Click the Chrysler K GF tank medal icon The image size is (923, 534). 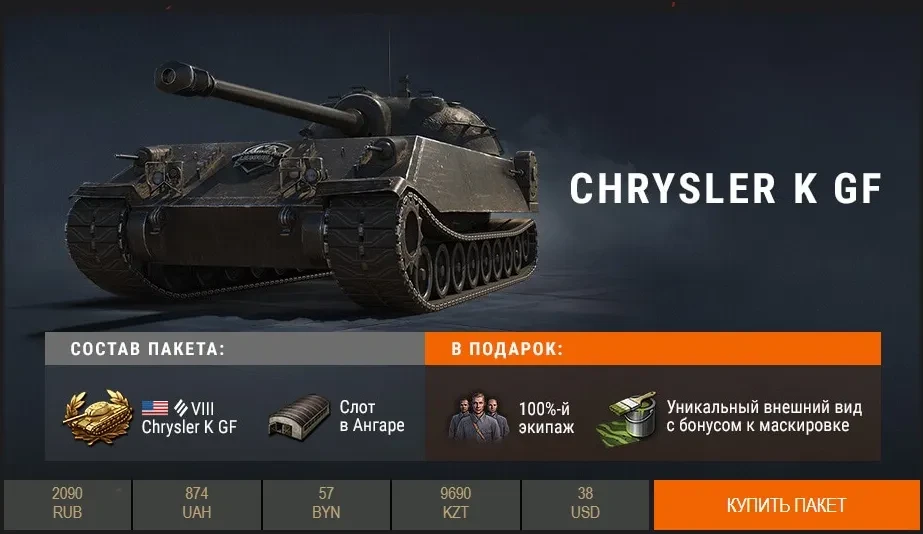[x=99, y=415]
